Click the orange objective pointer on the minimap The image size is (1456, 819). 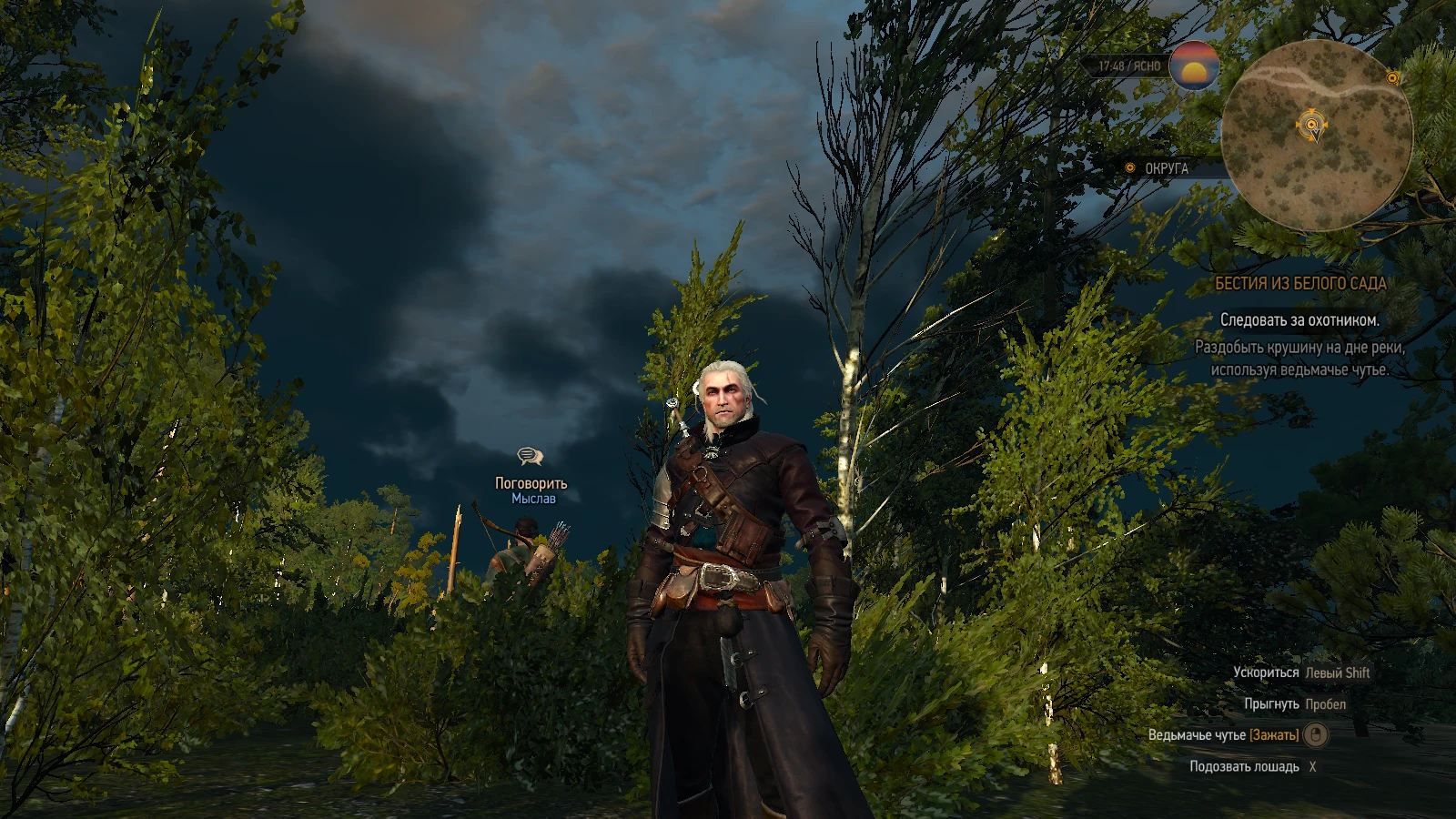pos(1311,124)
